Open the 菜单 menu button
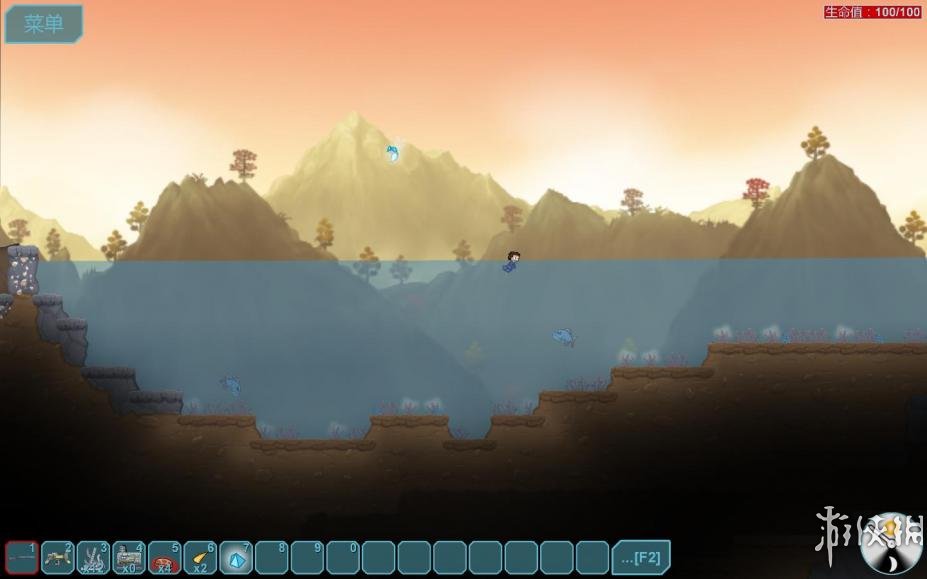The image size is (927, 579). (x=44, y=24)
